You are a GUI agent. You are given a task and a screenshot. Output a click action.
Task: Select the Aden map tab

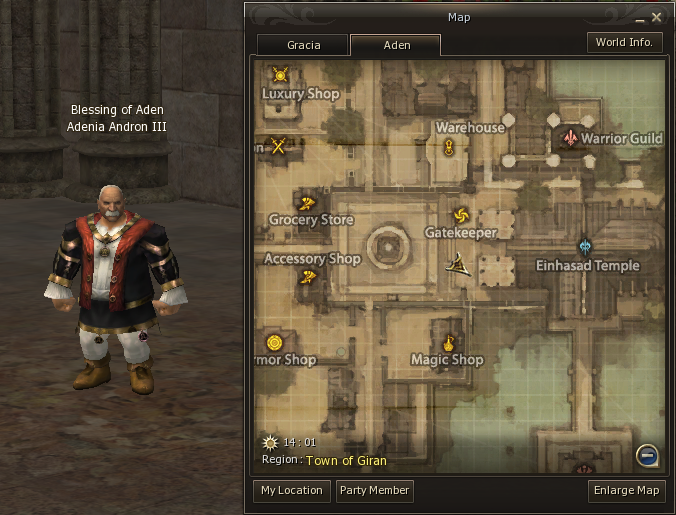[x=396, y=46]
